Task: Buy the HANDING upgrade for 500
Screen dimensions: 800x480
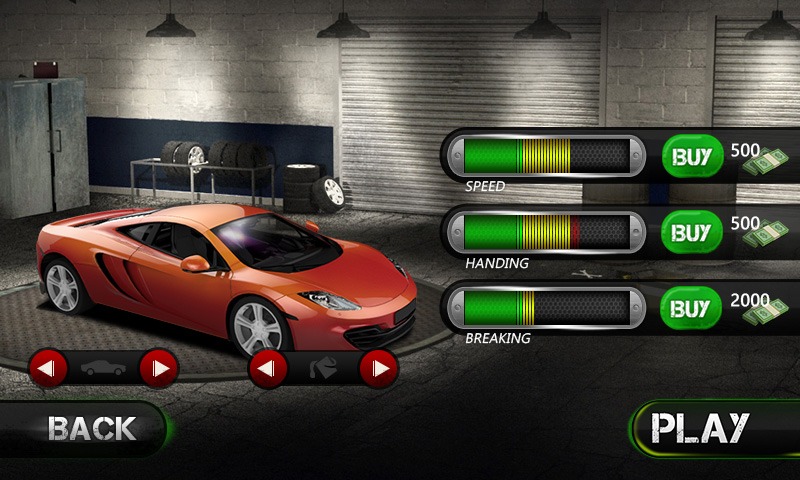Action: tap(691, 233)
